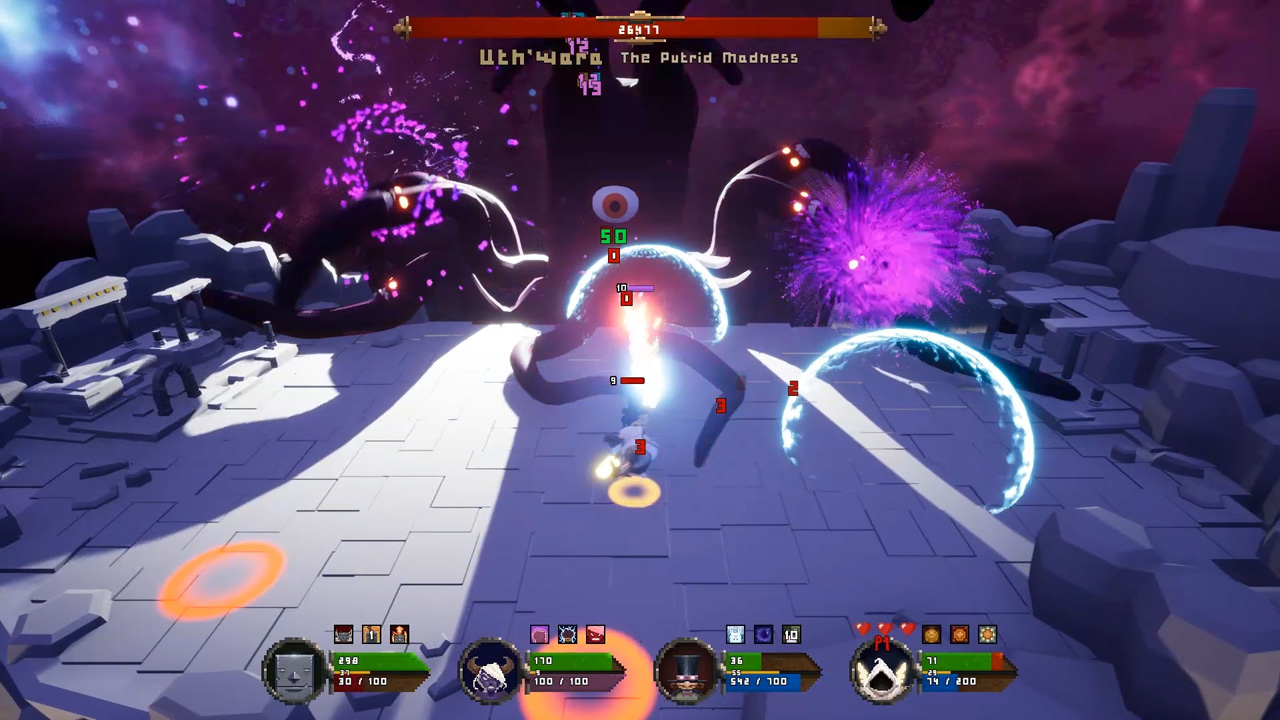1280x720 pixels.
Task: Click the golden coin buff above P1's health
Action: [930, 634]
